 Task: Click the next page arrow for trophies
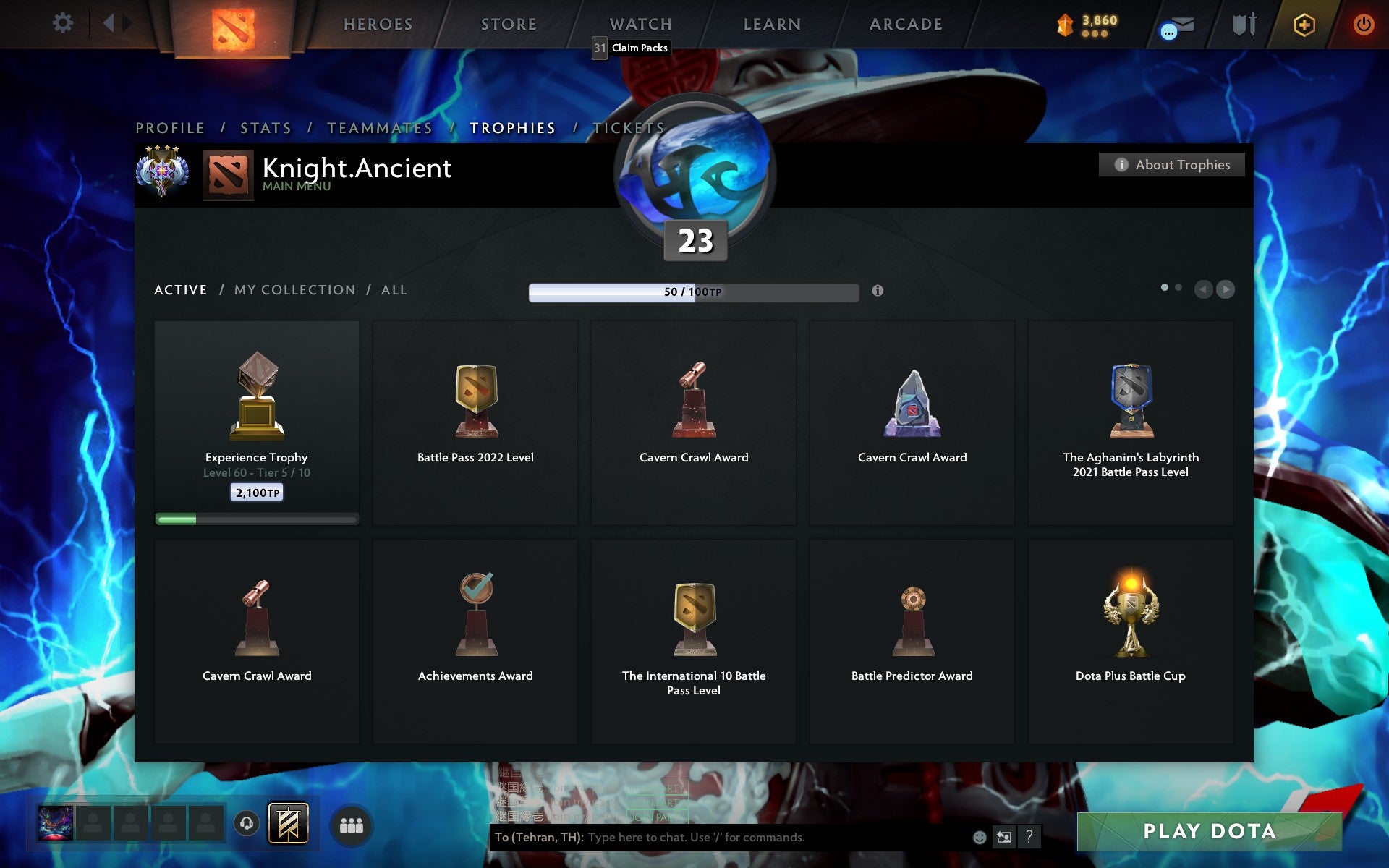coord(1225,289)
